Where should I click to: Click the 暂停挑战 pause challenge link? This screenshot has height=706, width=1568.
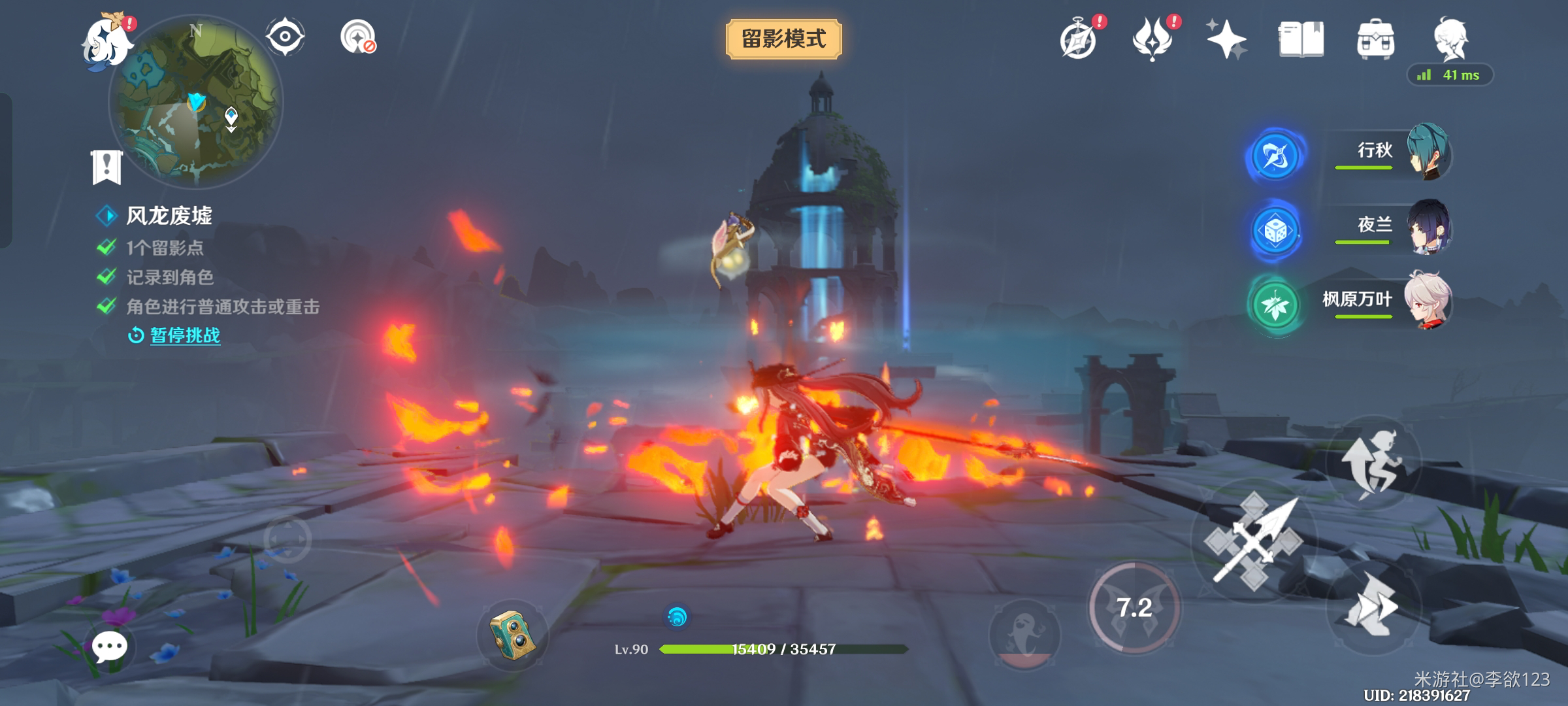(185, 335)
